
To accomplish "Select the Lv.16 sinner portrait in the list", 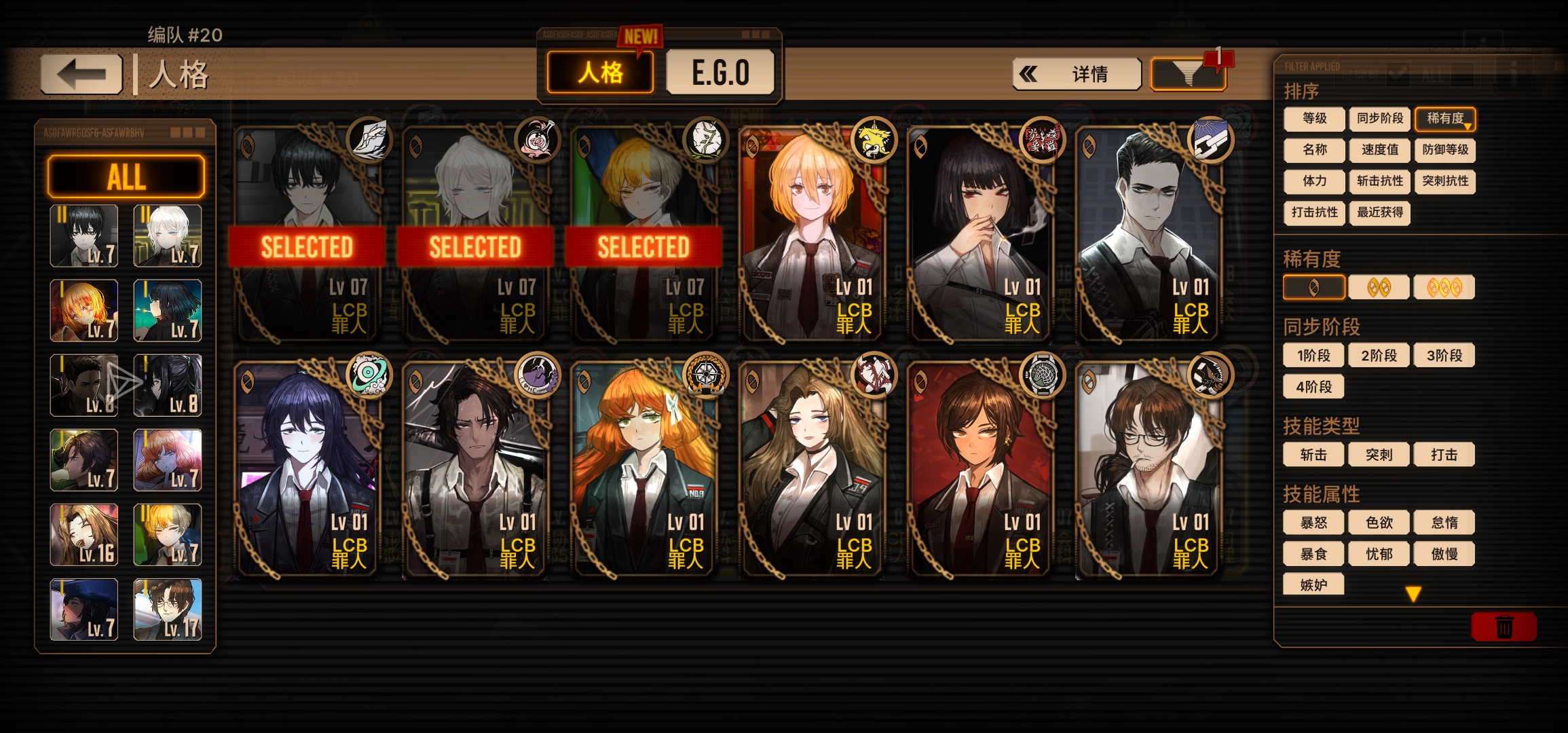I will click(x=84, y=535).
